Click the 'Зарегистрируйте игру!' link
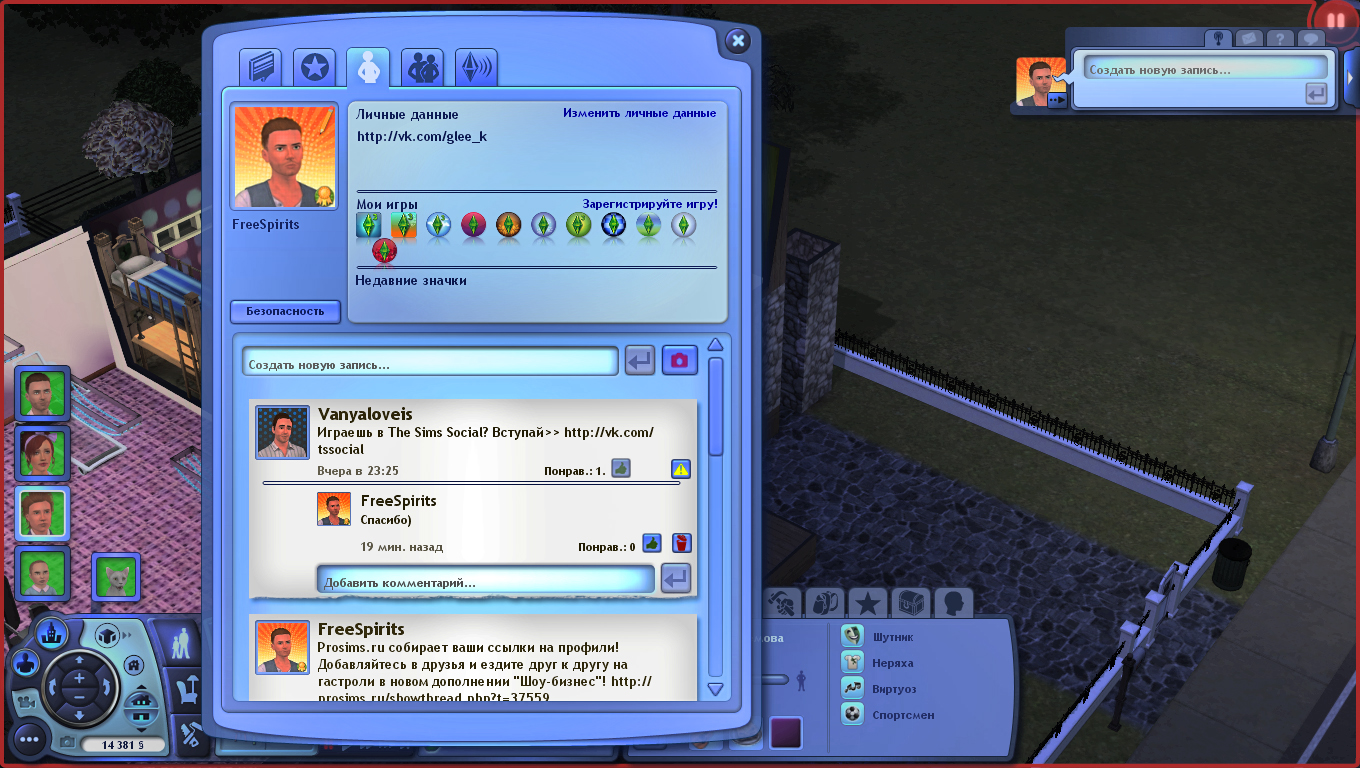This screenshot has height=768, width=1360. coord(650,204)
